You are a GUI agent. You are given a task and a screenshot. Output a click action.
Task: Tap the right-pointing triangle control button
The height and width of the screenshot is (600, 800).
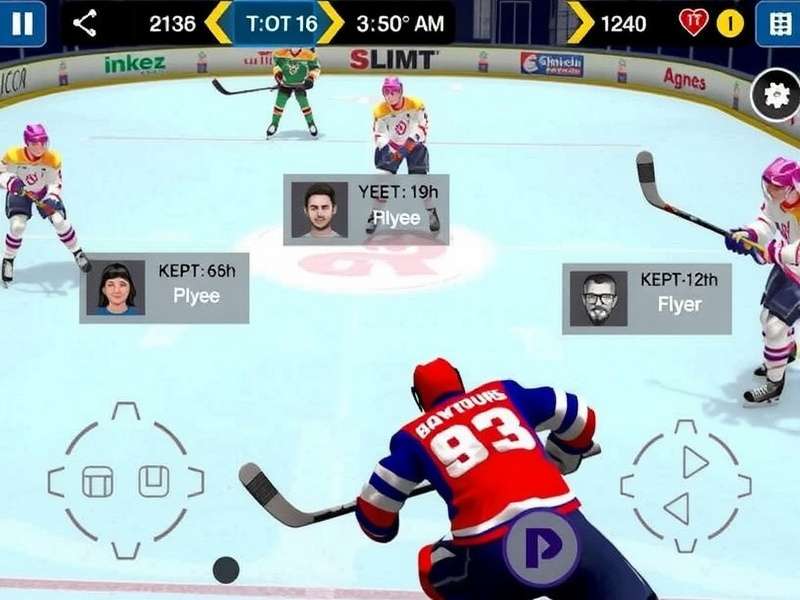point(694,462)
